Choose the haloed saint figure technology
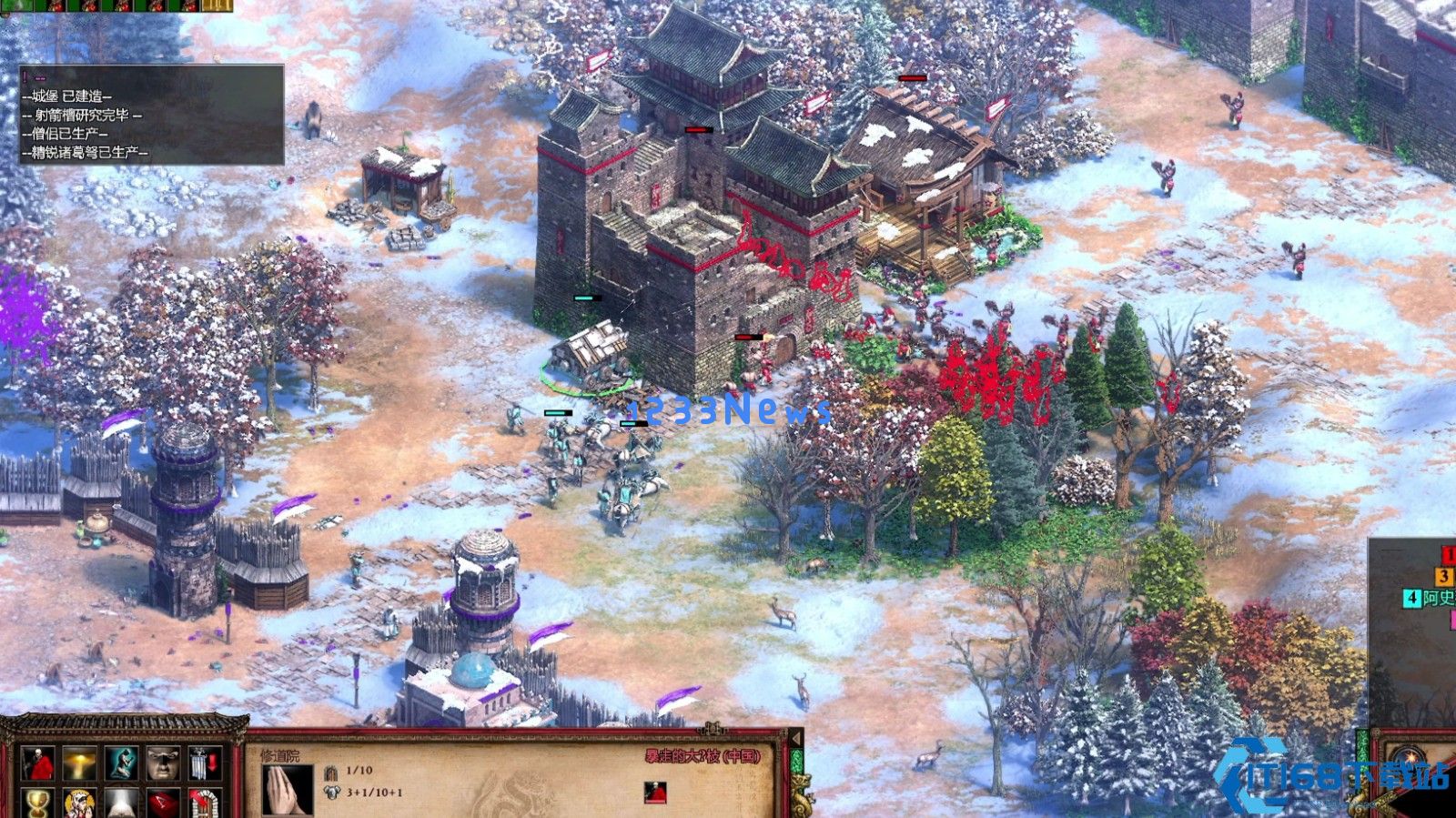 pyautogui.click(x=80, y=803)
